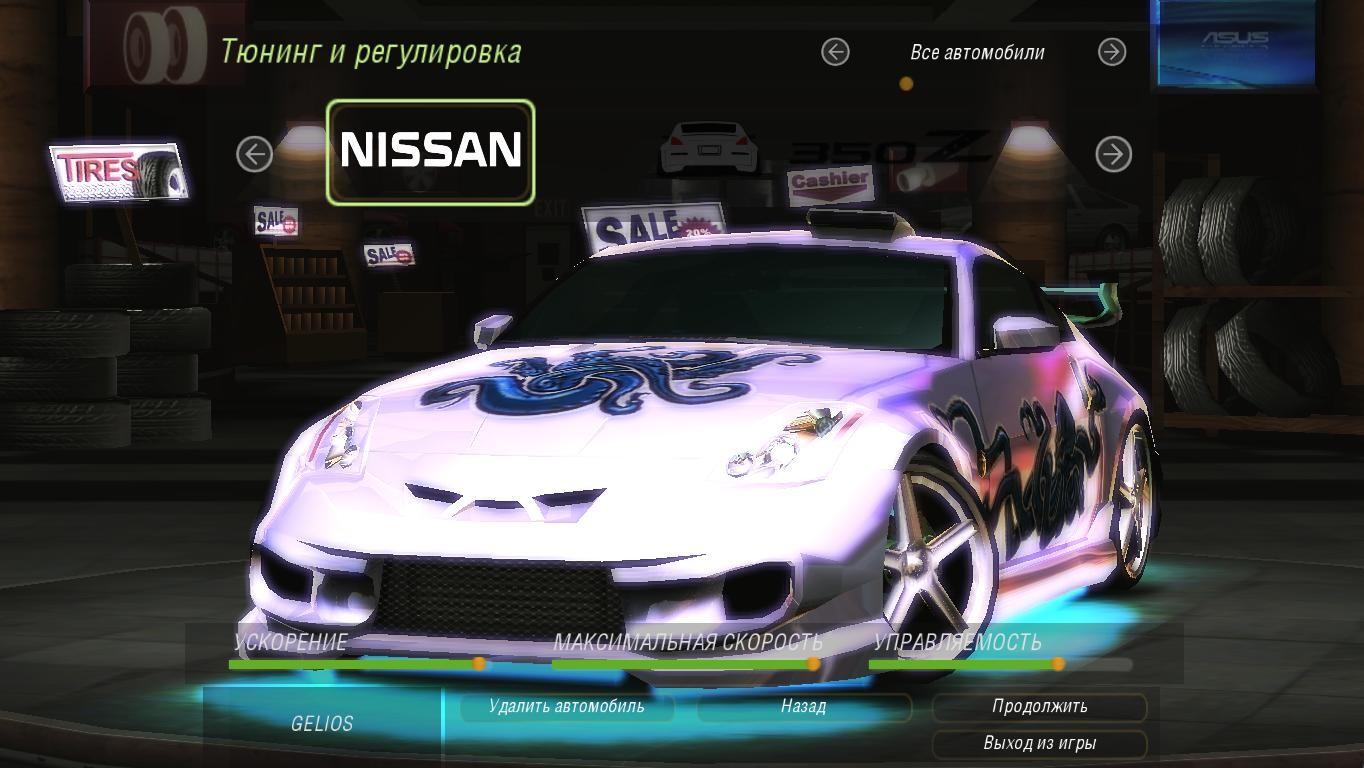
Task: Click the left arrow to browse previous manufacturer
Action: [x=256, y=153]
